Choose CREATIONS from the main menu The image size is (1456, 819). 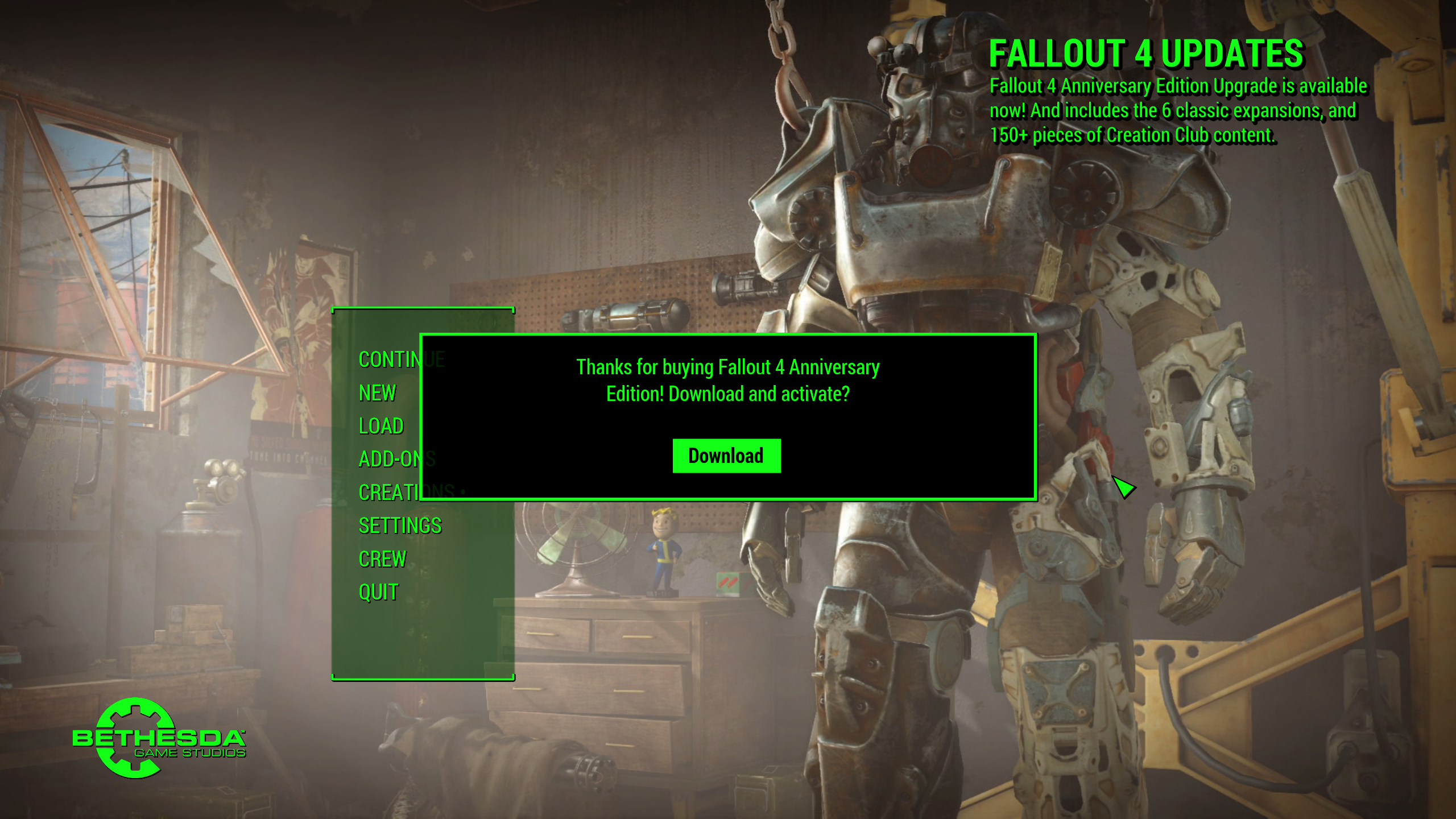click(x=389, y=493)
